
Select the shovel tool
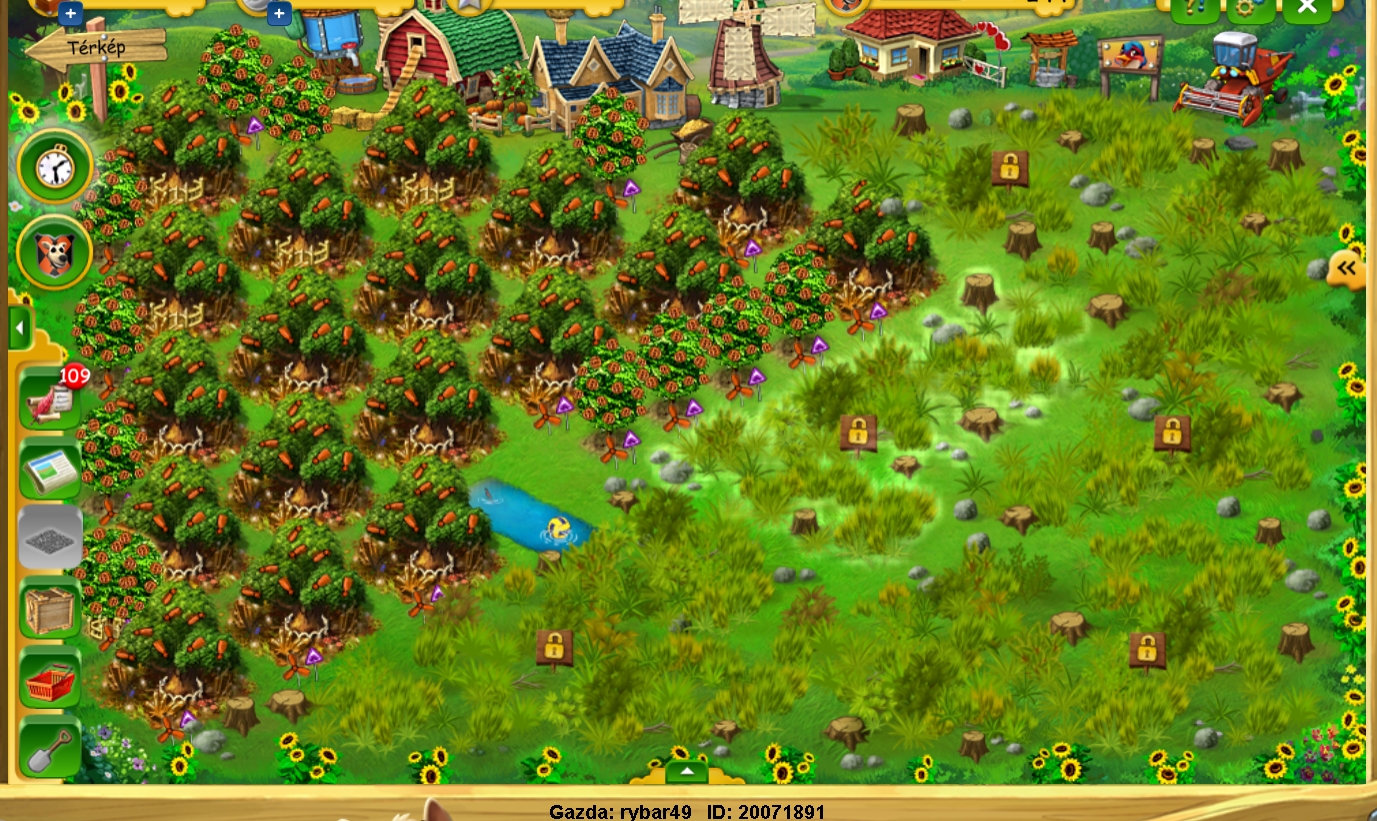tap(50, 750)
